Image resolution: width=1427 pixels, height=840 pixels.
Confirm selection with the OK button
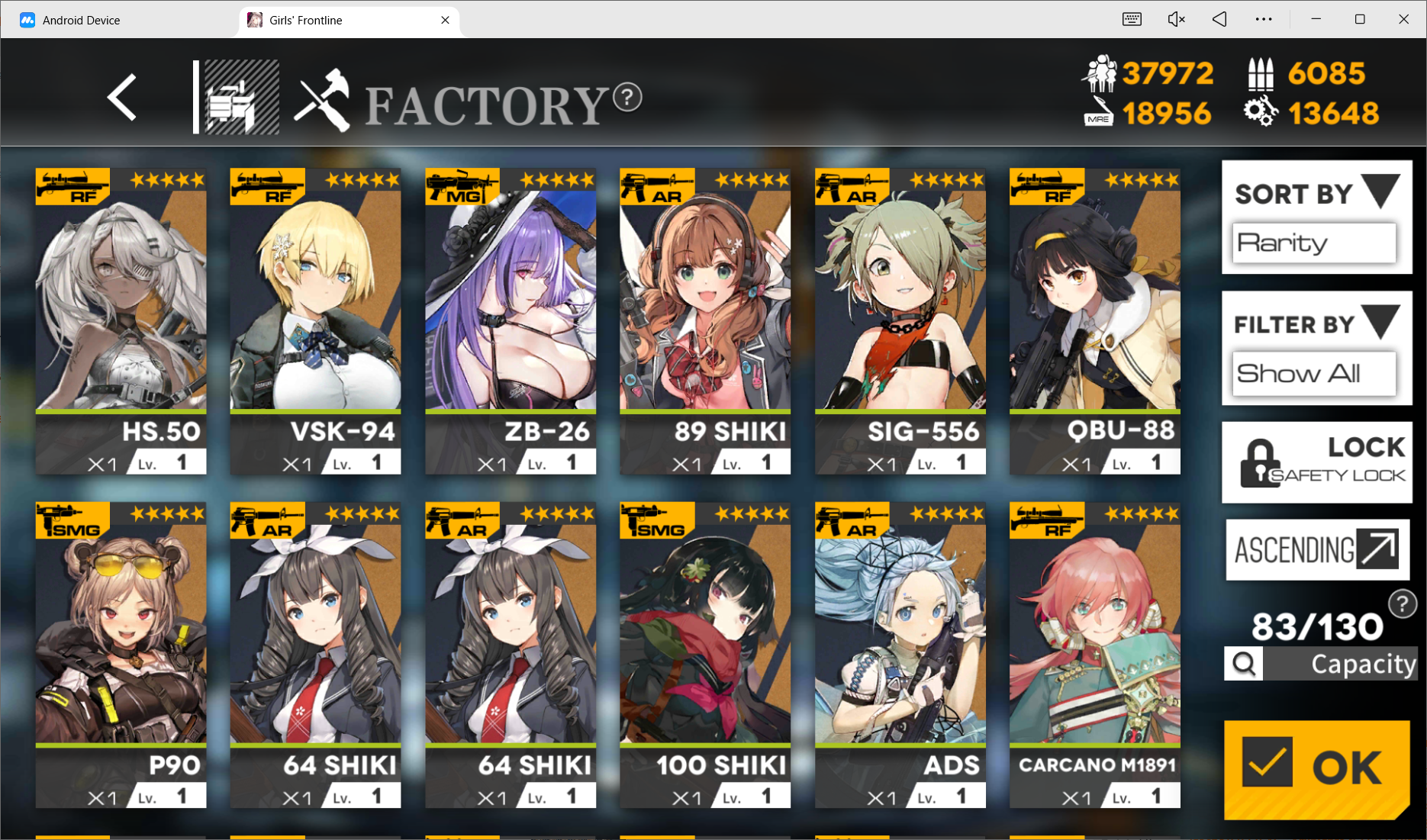(x=1316, y=768)
